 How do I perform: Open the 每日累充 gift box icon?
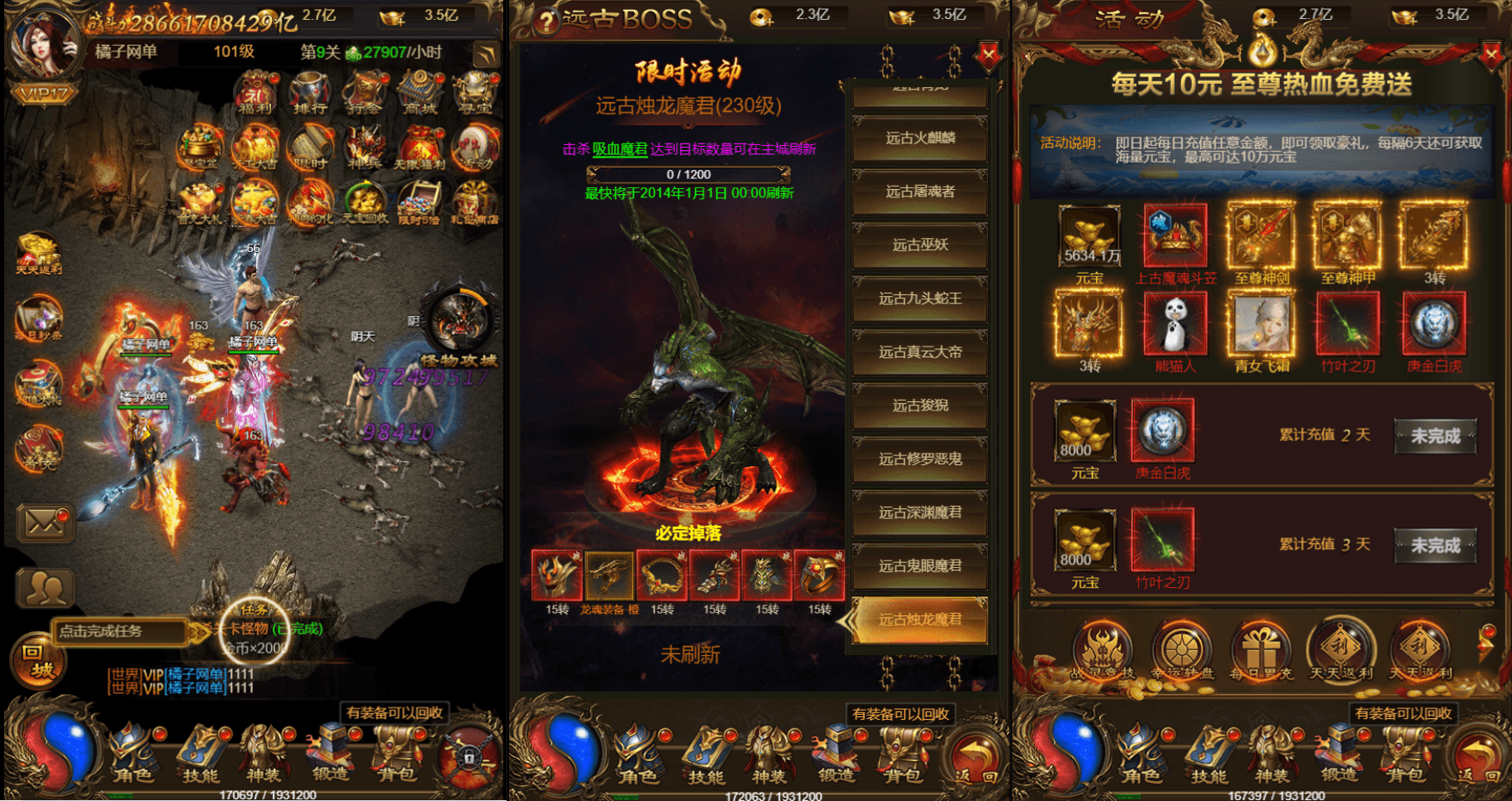pyautogui.click(x=1261, y=652)
